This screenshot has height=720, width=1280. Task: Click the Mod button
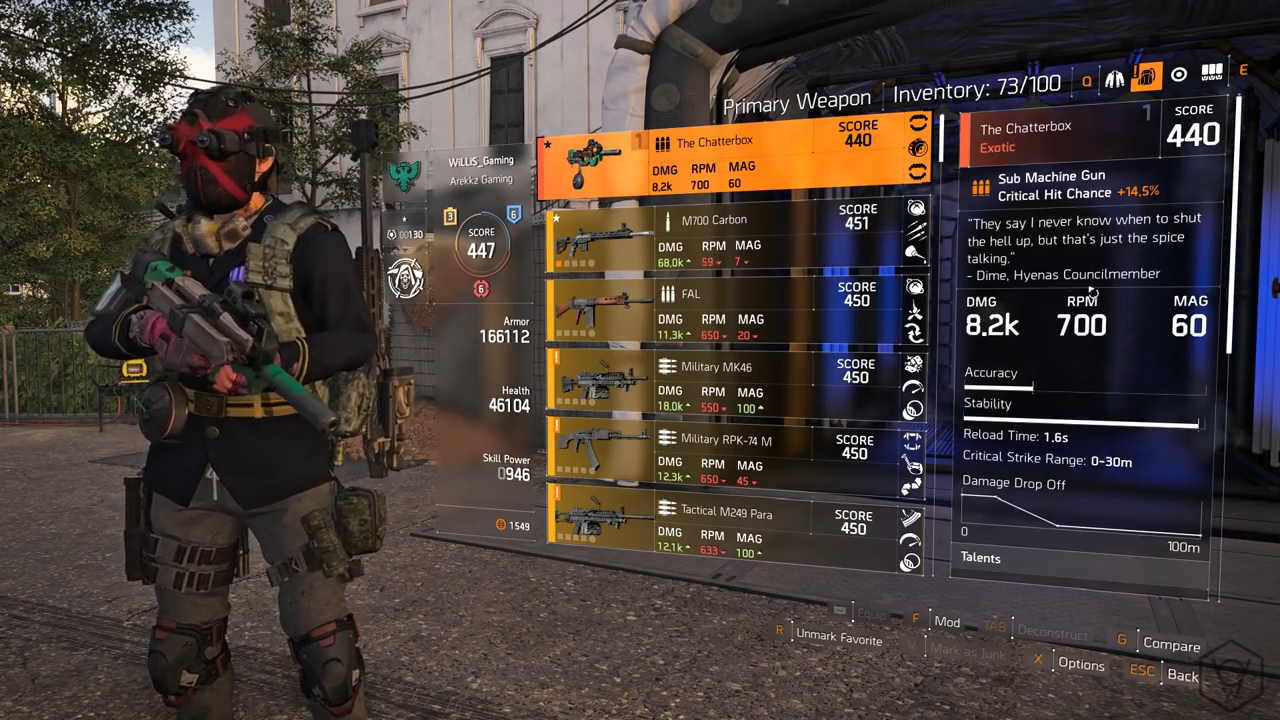click(x=946, y=621)
